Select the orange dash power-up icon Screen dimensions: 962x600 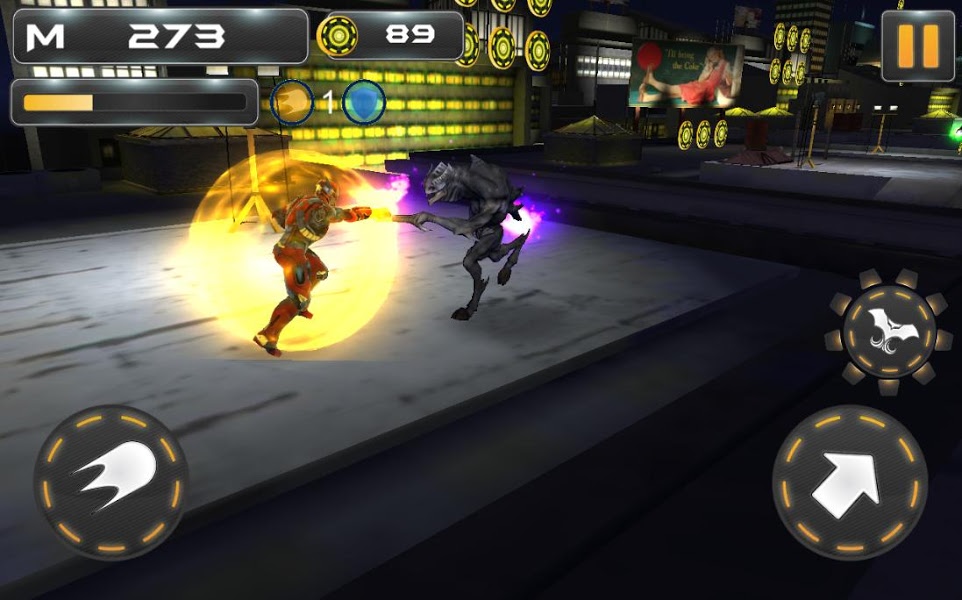point(293,102)
